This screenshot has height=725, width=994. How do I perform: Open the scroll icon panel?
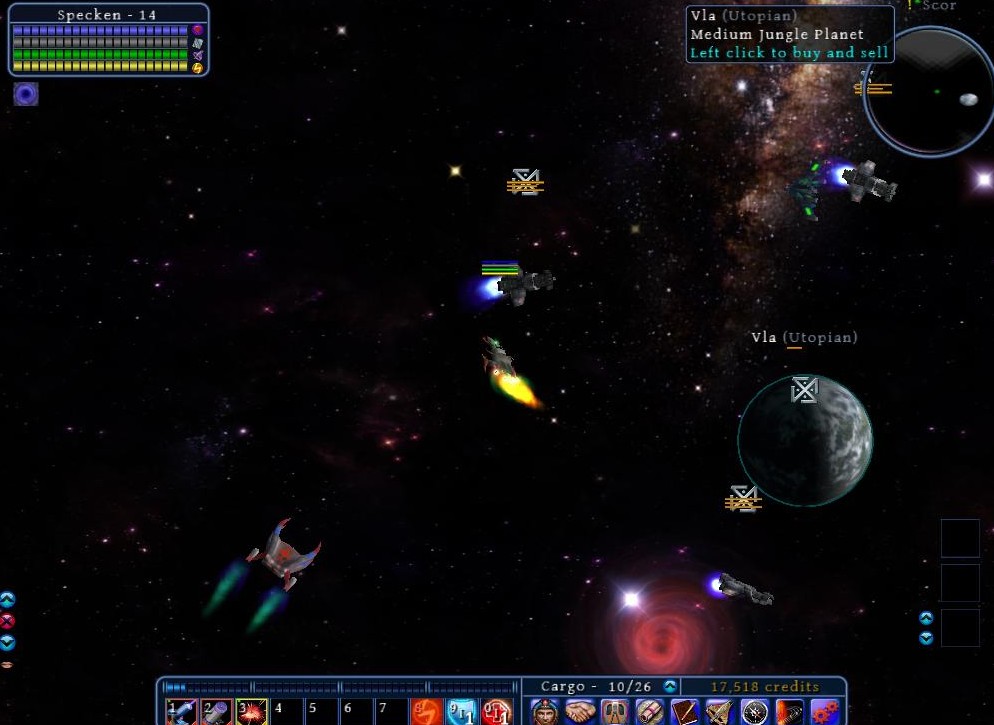tap(650, 712)
